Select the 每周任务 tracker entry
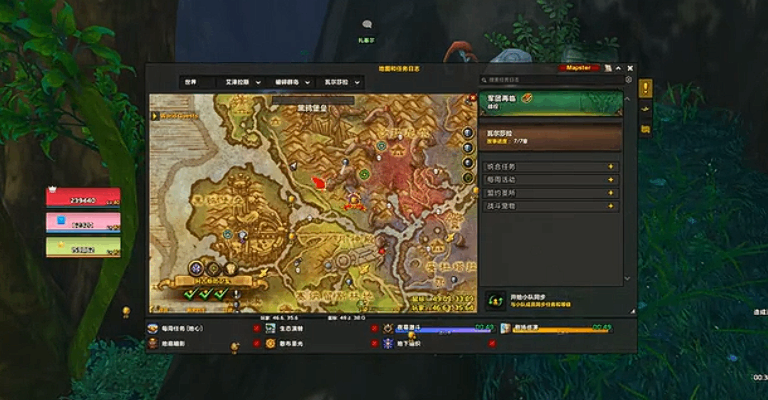This screenshot has width=768, height=400. (x=180, y=327)
